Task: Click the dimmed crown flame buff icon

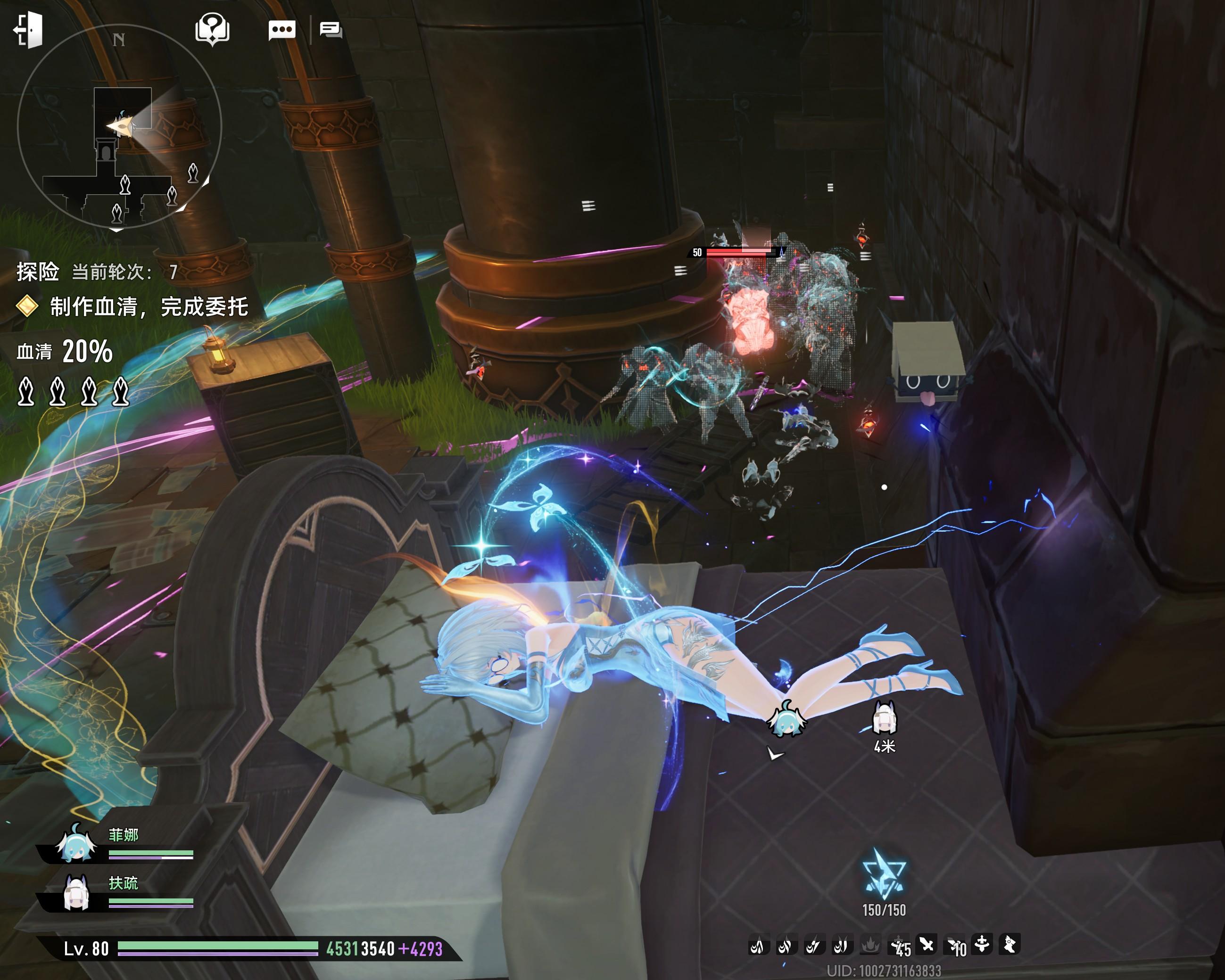Action: click(x=870, y=945)
